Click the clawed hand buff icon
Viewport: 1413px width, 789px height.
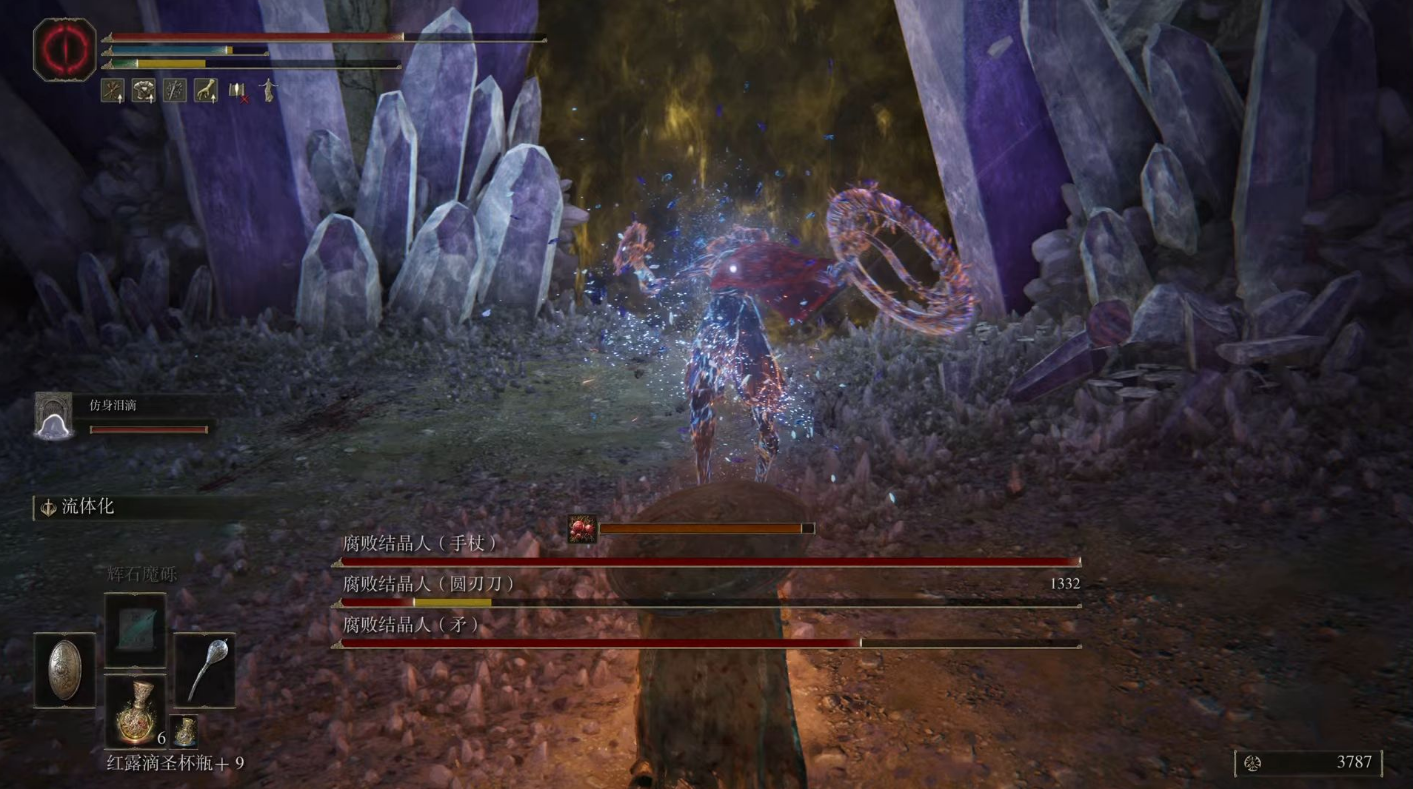[x=205, y=91]
